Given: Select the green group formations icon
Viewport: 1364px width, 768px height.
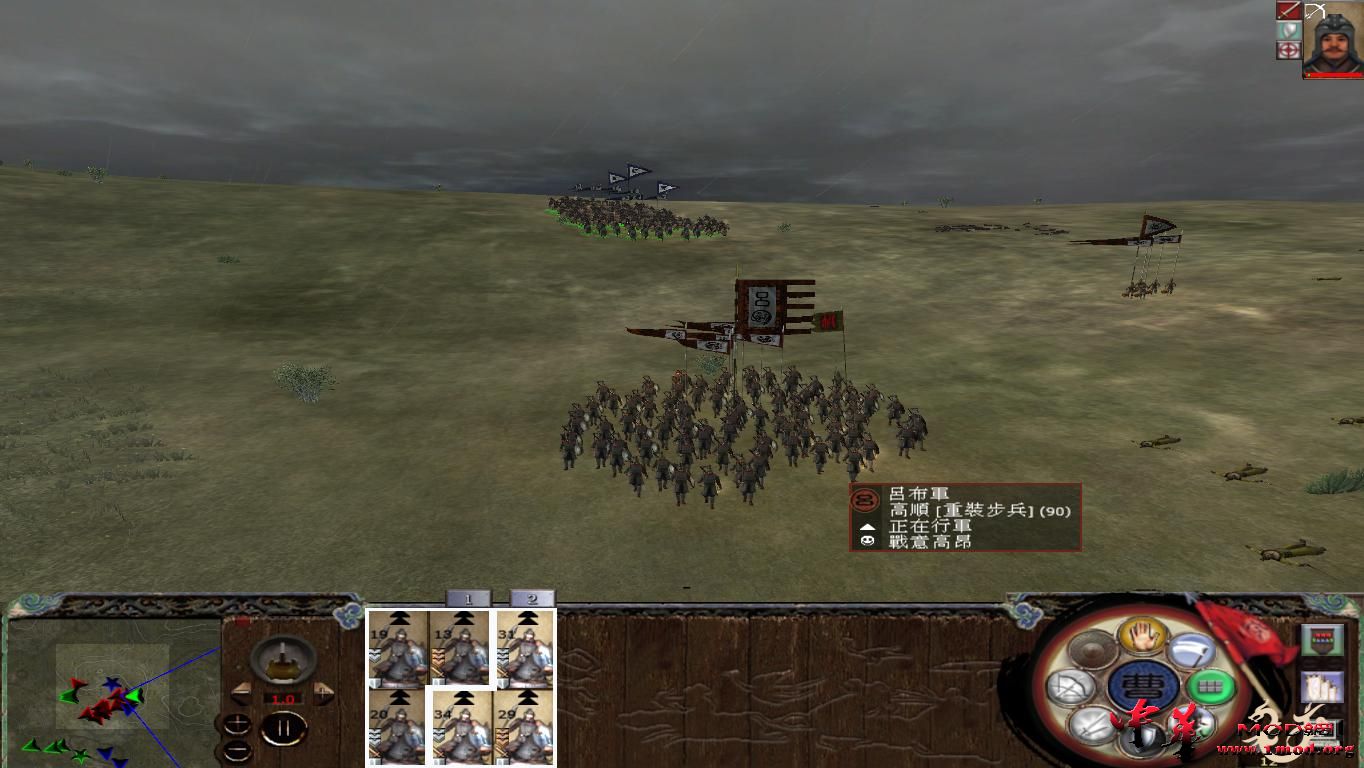Looking at the screenshot, I should pyautogui.click(x=1210, y=687).
